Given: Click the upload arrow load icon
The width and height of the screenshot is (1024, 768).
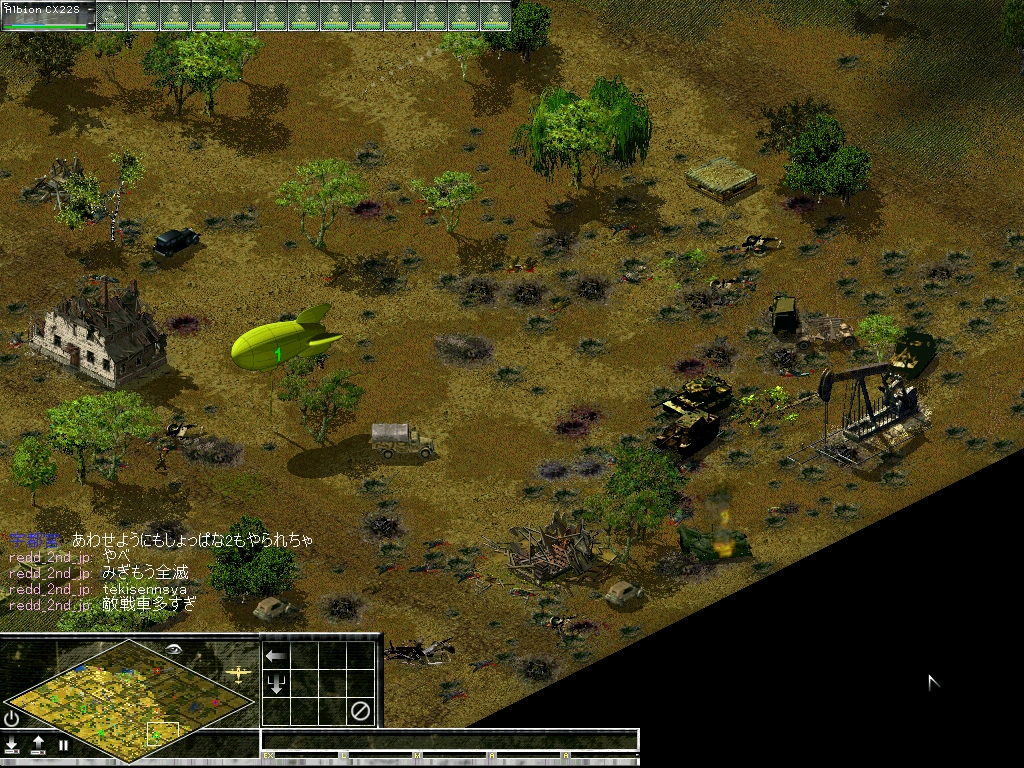Looking at the screenshot, I should point(38,745).
